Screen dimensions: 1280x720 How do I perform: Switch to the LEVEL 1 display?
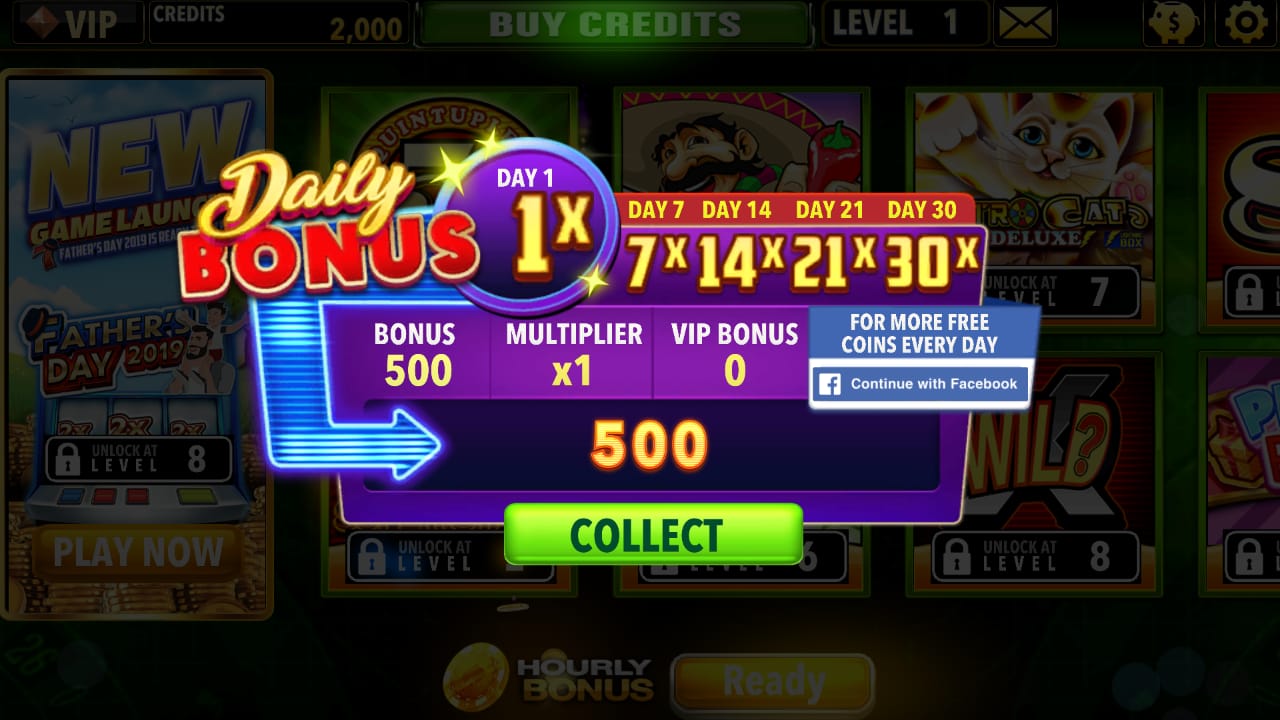pos(904,23)
